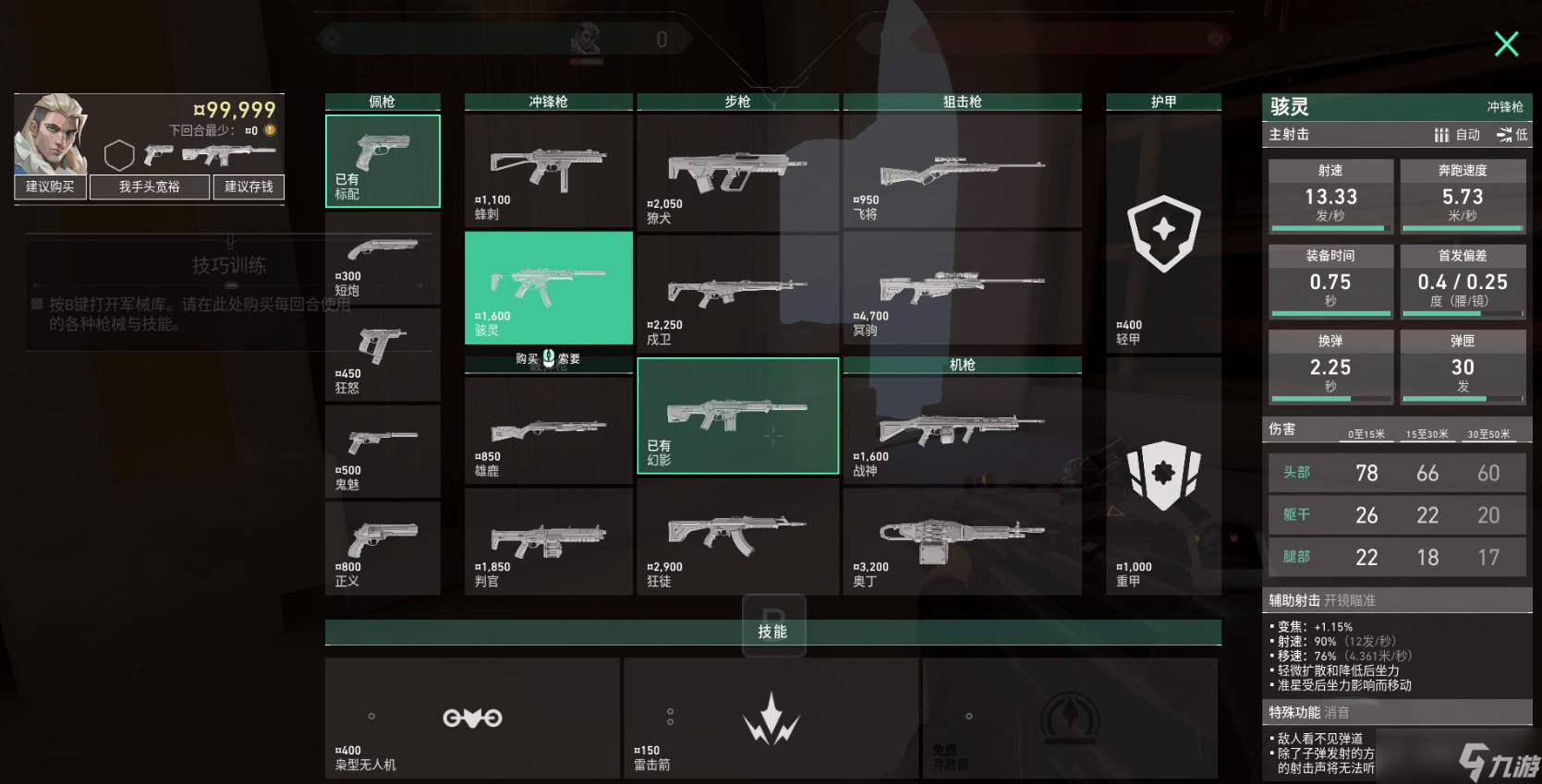
Task: Purchase the 狂怒 pistol
Action: pyautogui.click(x=382, y=356)
